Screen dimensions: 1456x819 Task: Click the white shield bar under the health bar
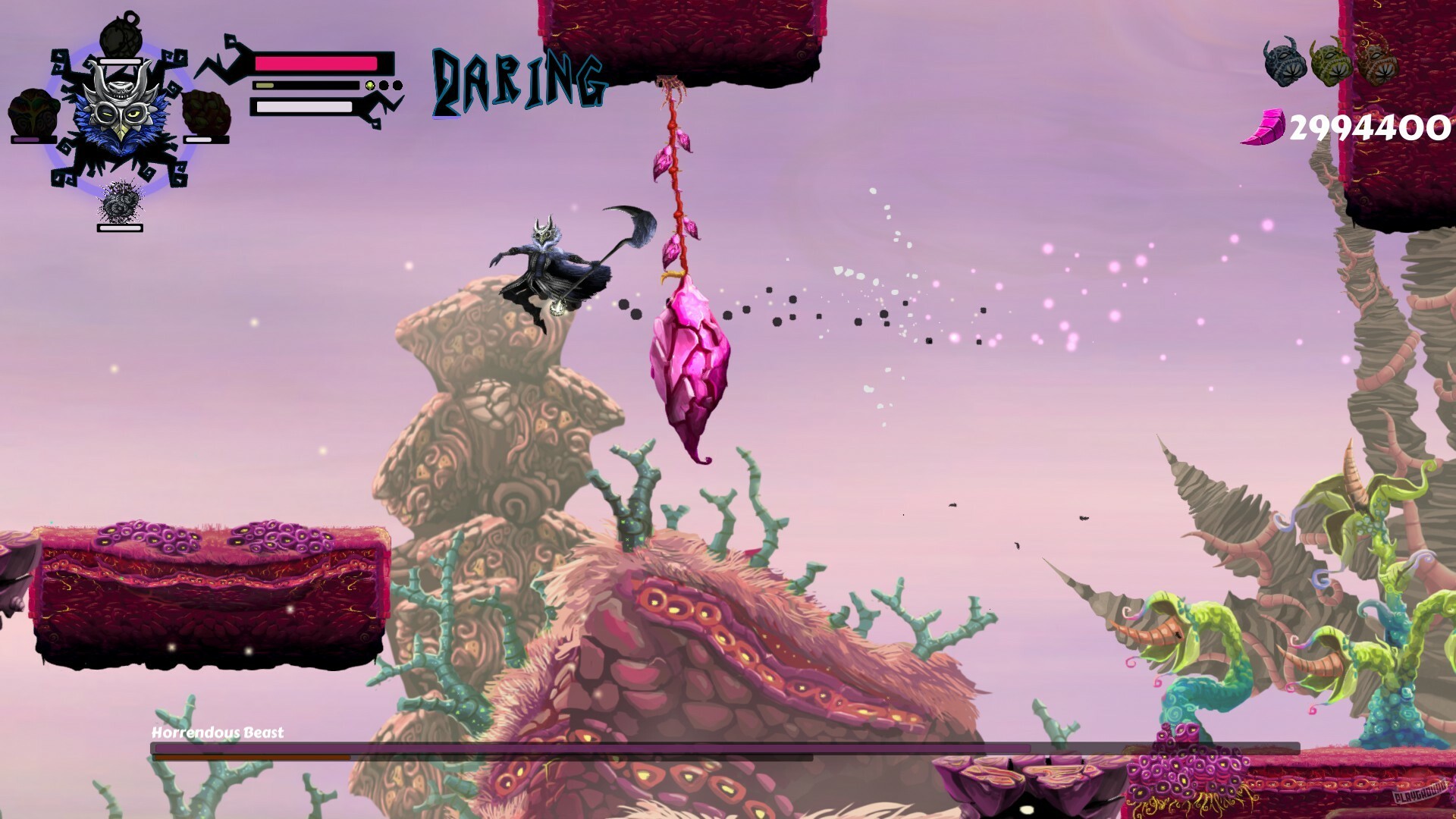coord(303,108)
